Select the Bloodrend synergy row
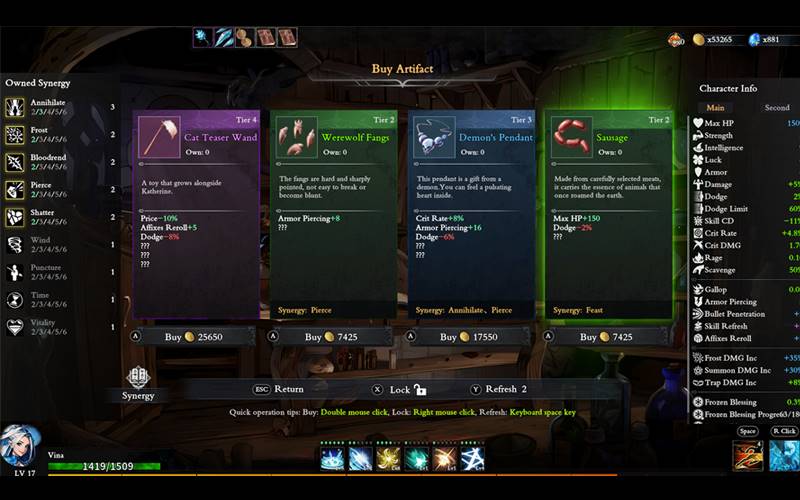800x500 pixels. click(60, 162)
